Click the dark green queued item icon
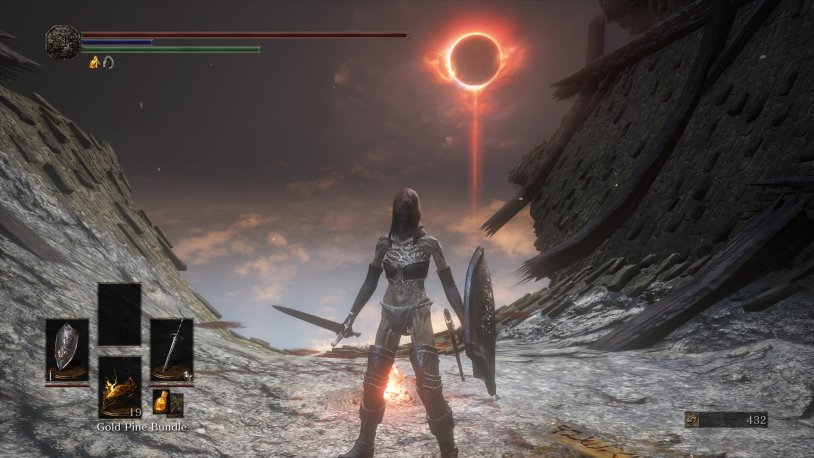The image size is (814, 458). click(177, 404)
